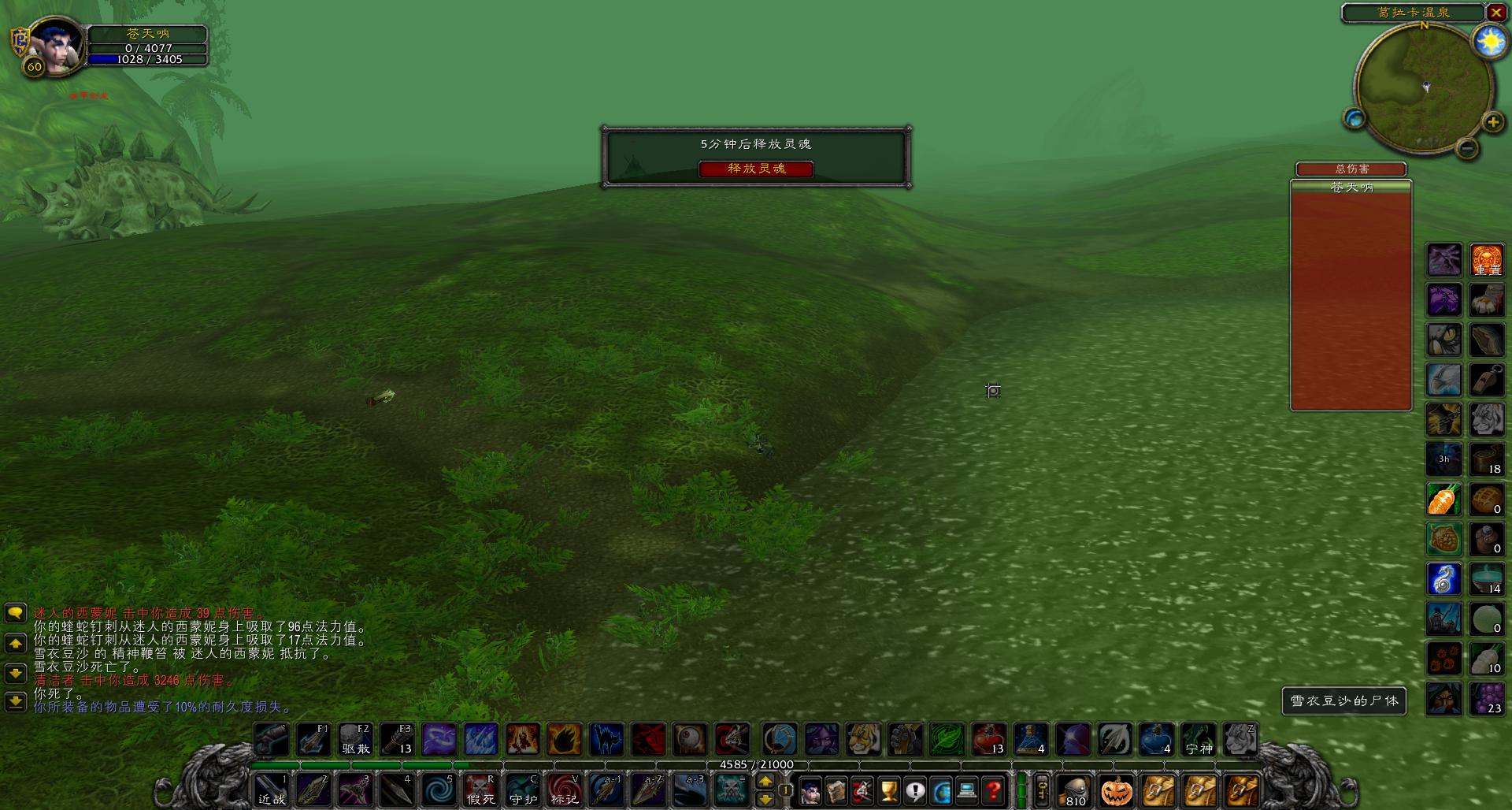The image size is (1512, 810).
Task: Click the pumpkin item in the bag bar
Action: click(1117, 791)
